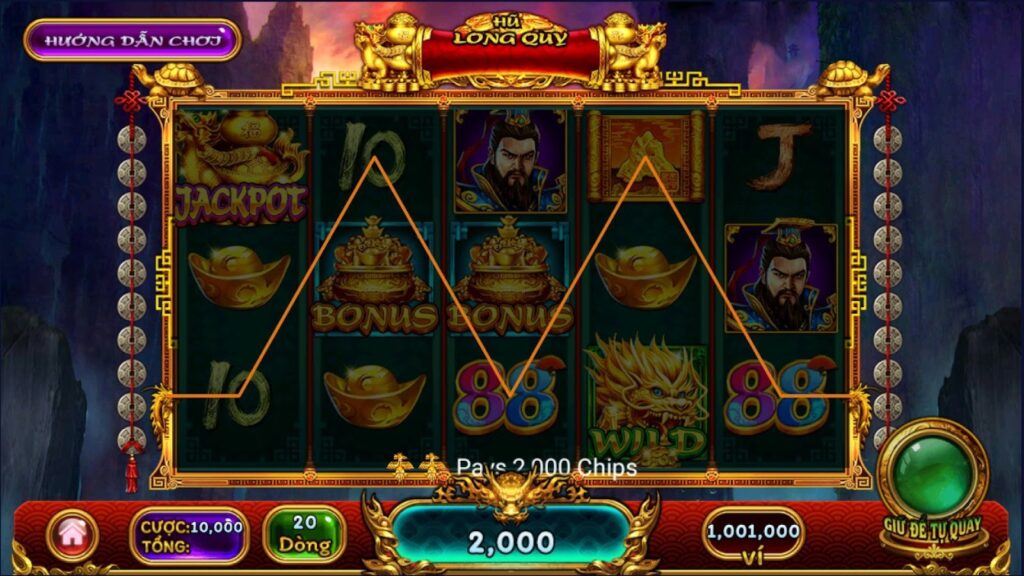The image size is (1024, 576).
Task: Open the Hướng Dẫn Chơi guide
Action: [132, 40]
